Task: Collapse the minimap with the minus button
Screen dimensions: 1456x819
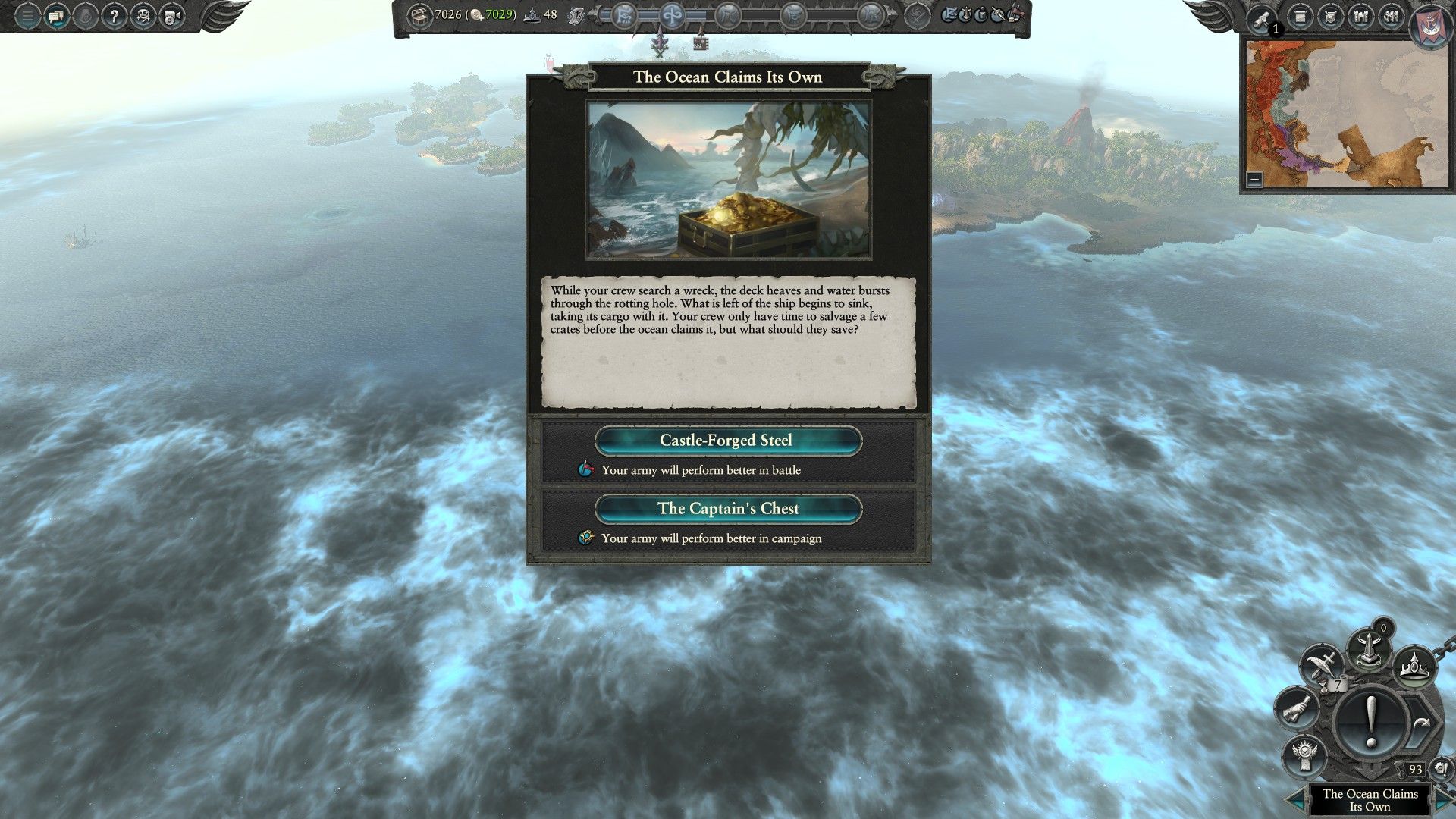Action: (1254, 179)
